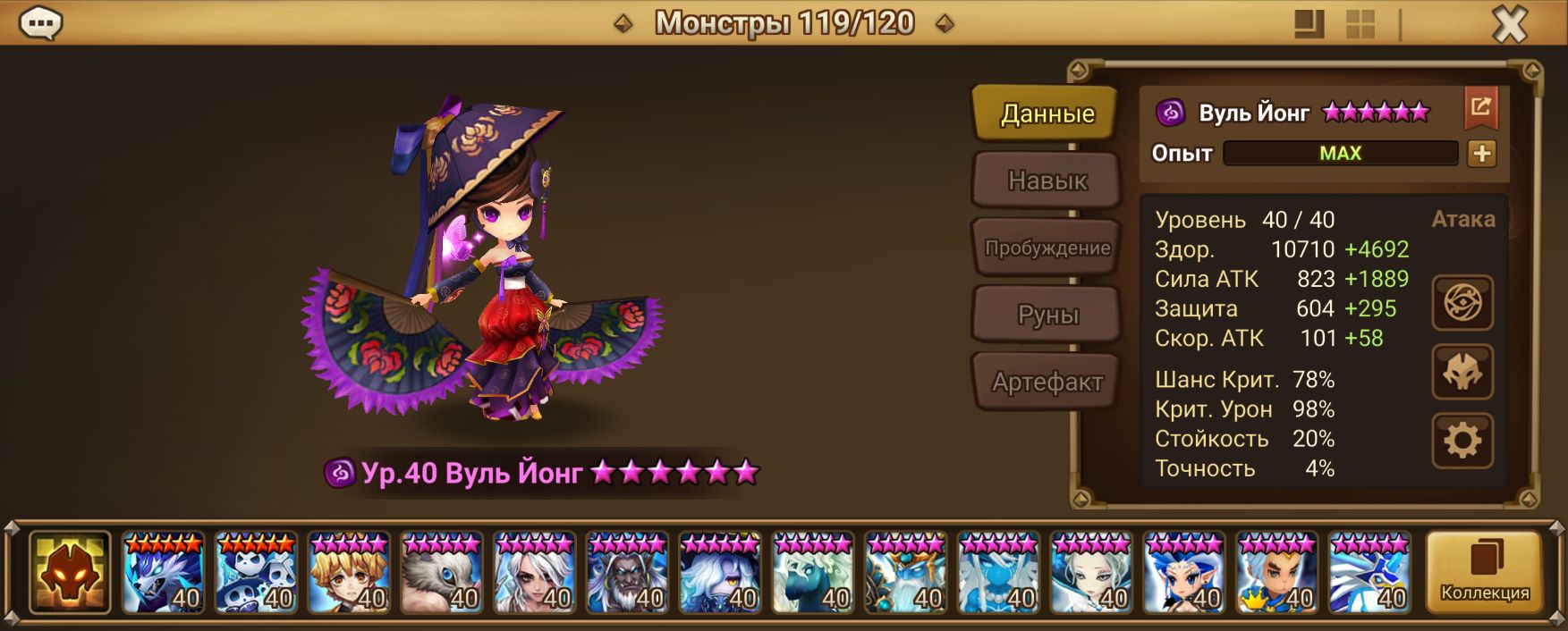The image size is (1568, 631).
Task: Pick the boar-headed monster thumbnail
Action: point(442,573)
